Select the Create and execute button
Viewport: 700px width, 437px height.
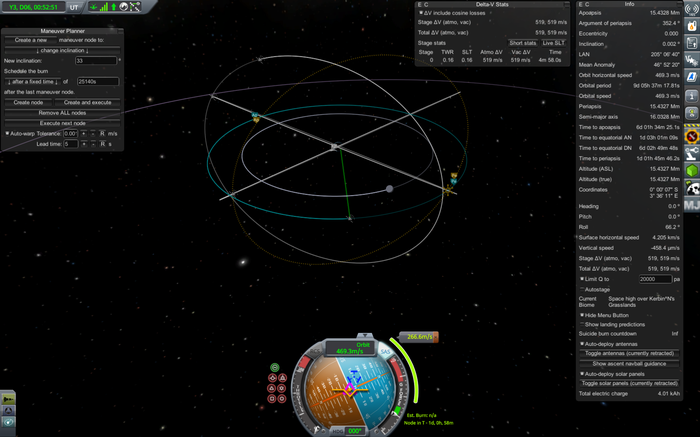coord(88,102)
